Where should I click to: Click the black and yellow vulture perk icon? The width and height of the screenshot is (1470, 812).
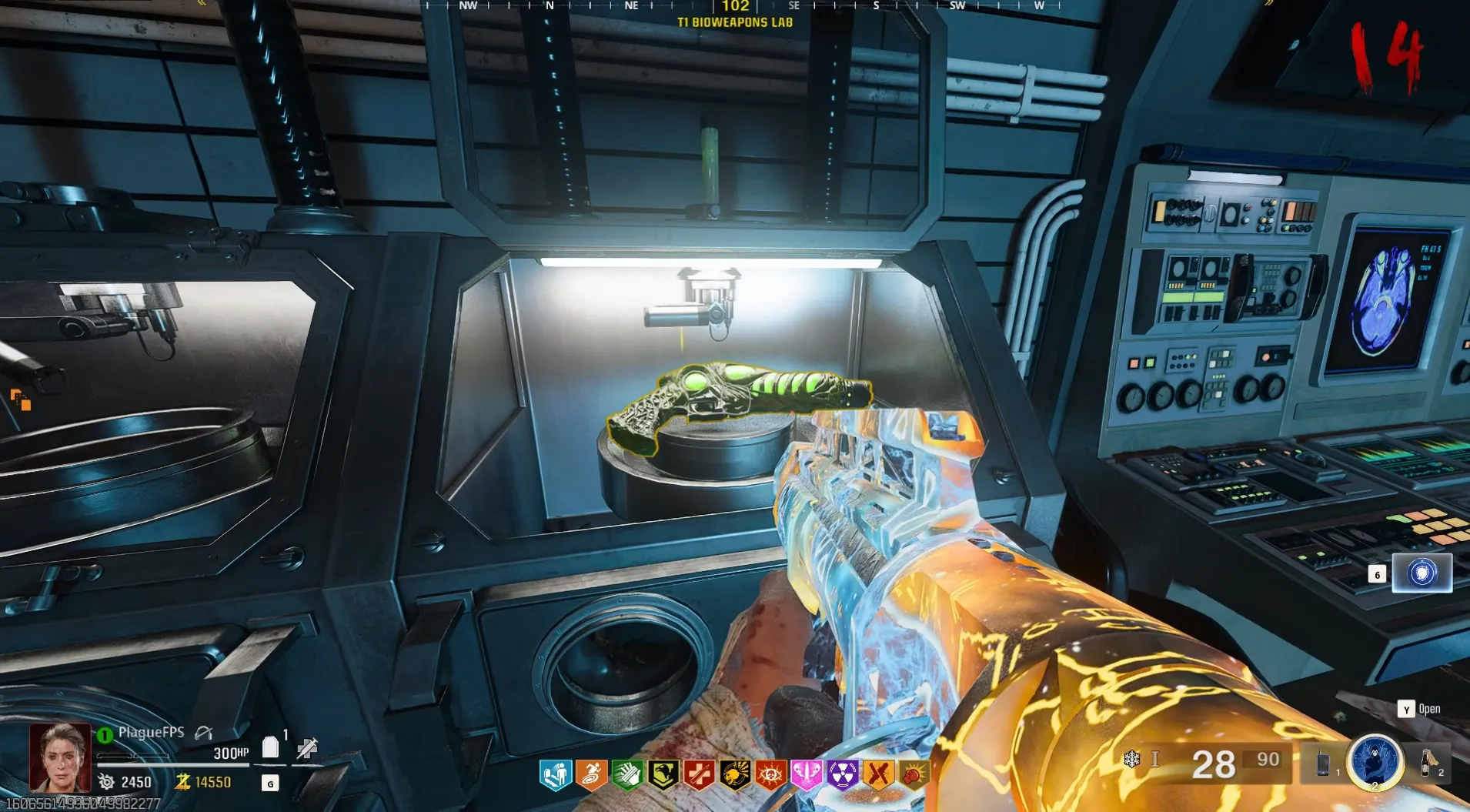663,774
